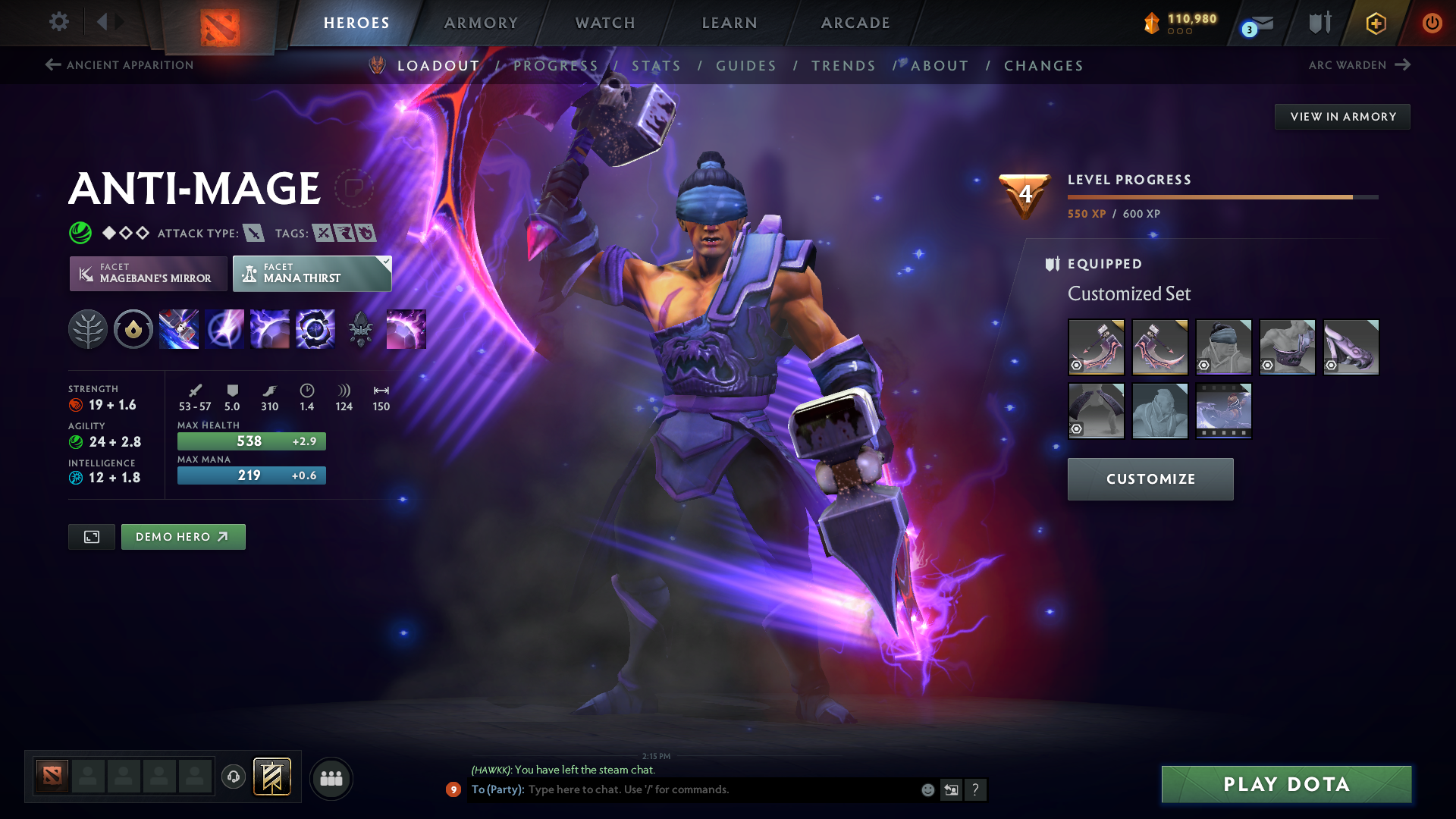Expand the Mana Thirst facet dropdown chevron
Viewport: 1456px width, 819px height.
[x=387, y=260]
